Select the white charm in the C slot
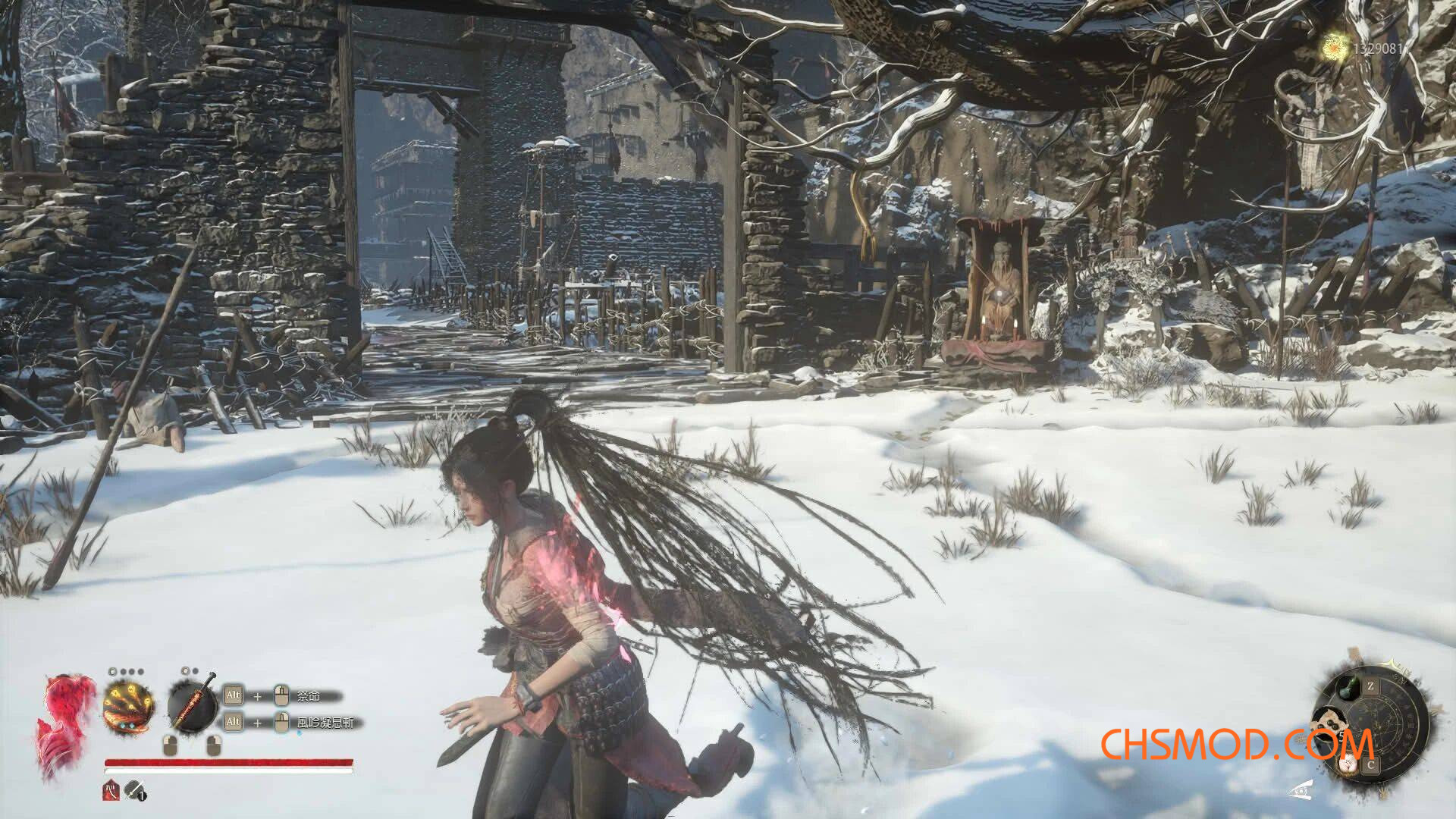 tap(1349, 764)
